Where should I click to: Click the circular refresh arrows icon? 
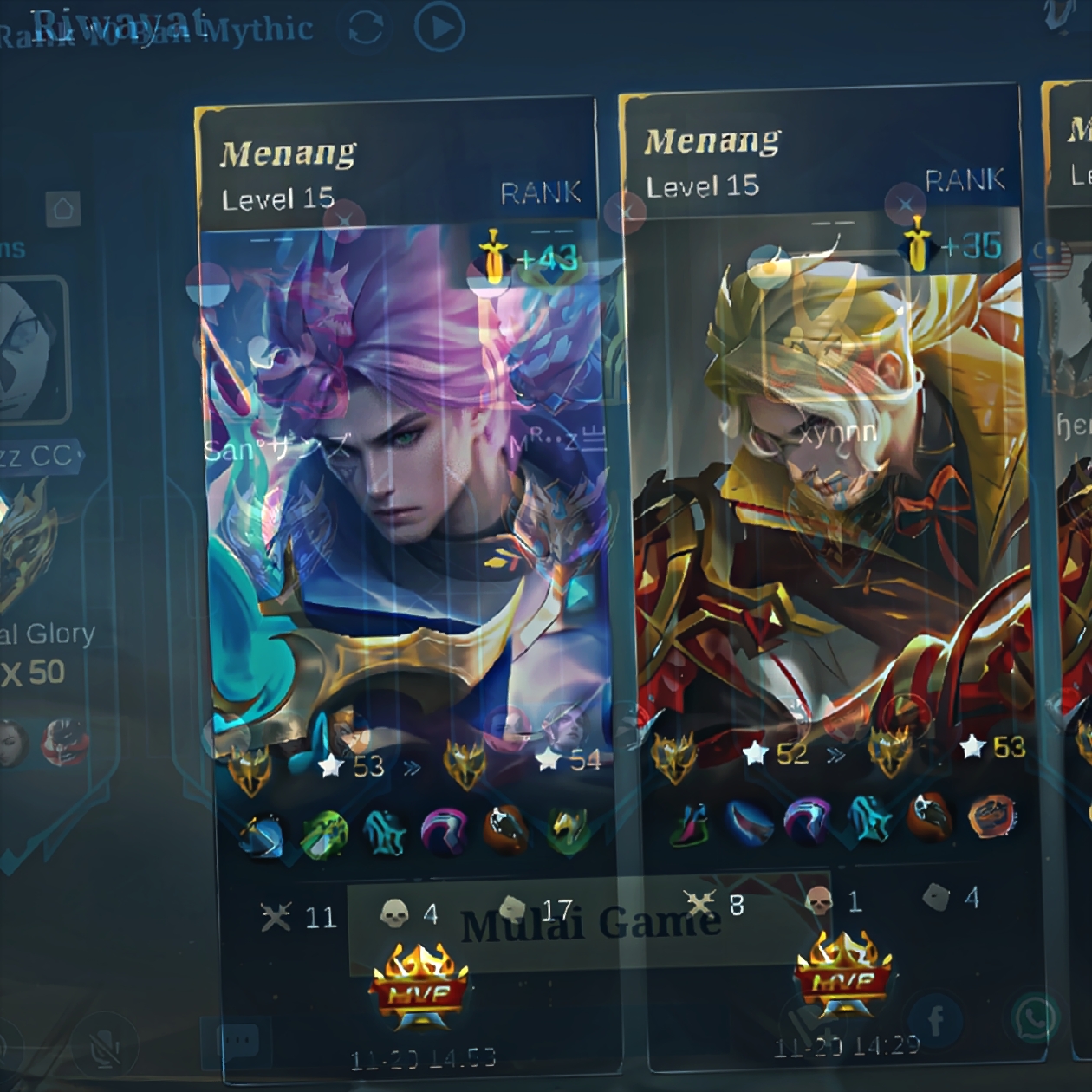coord(365,29)
